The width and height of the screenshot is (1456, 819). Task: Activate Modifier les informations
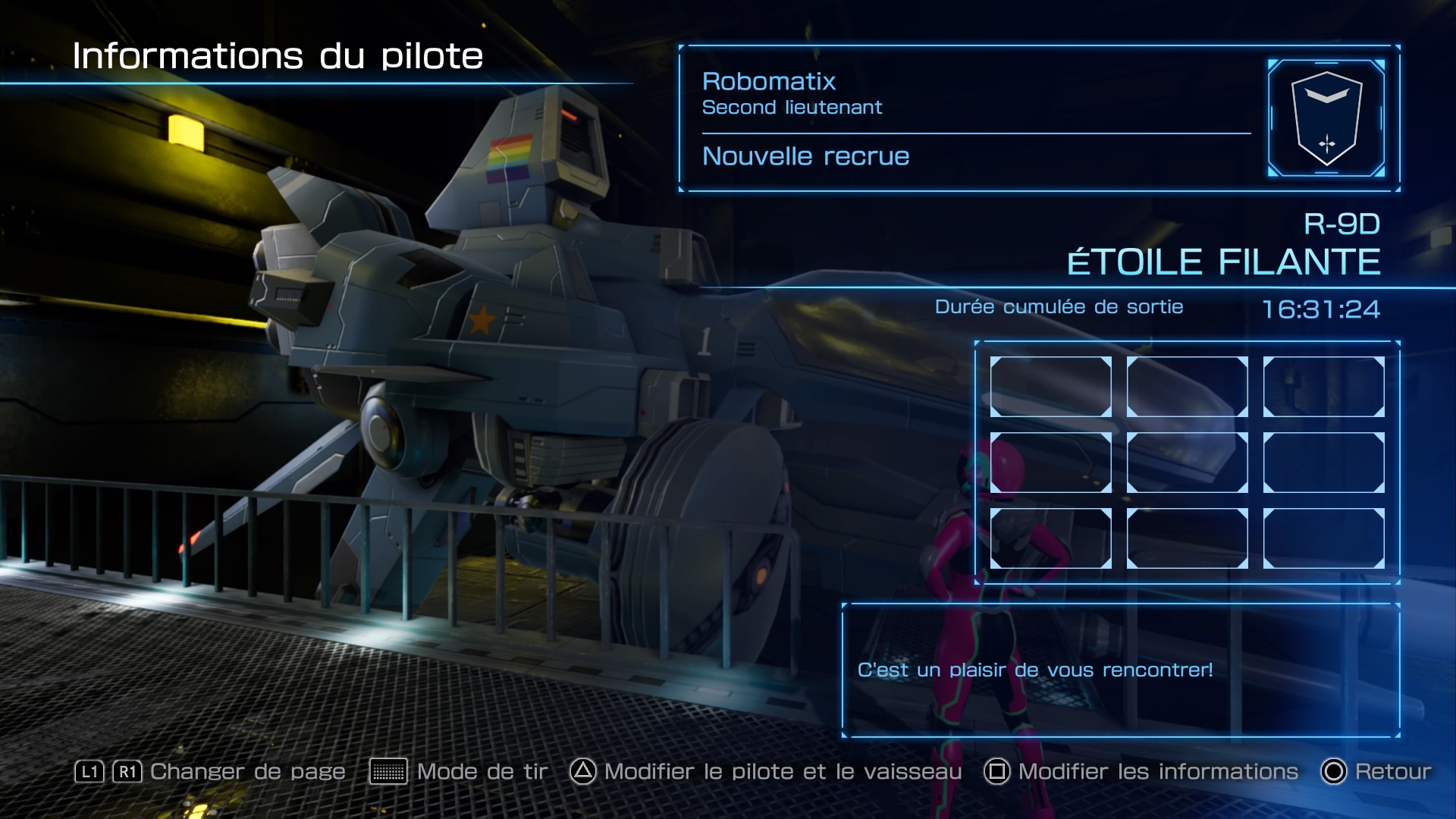(1141, 772)
